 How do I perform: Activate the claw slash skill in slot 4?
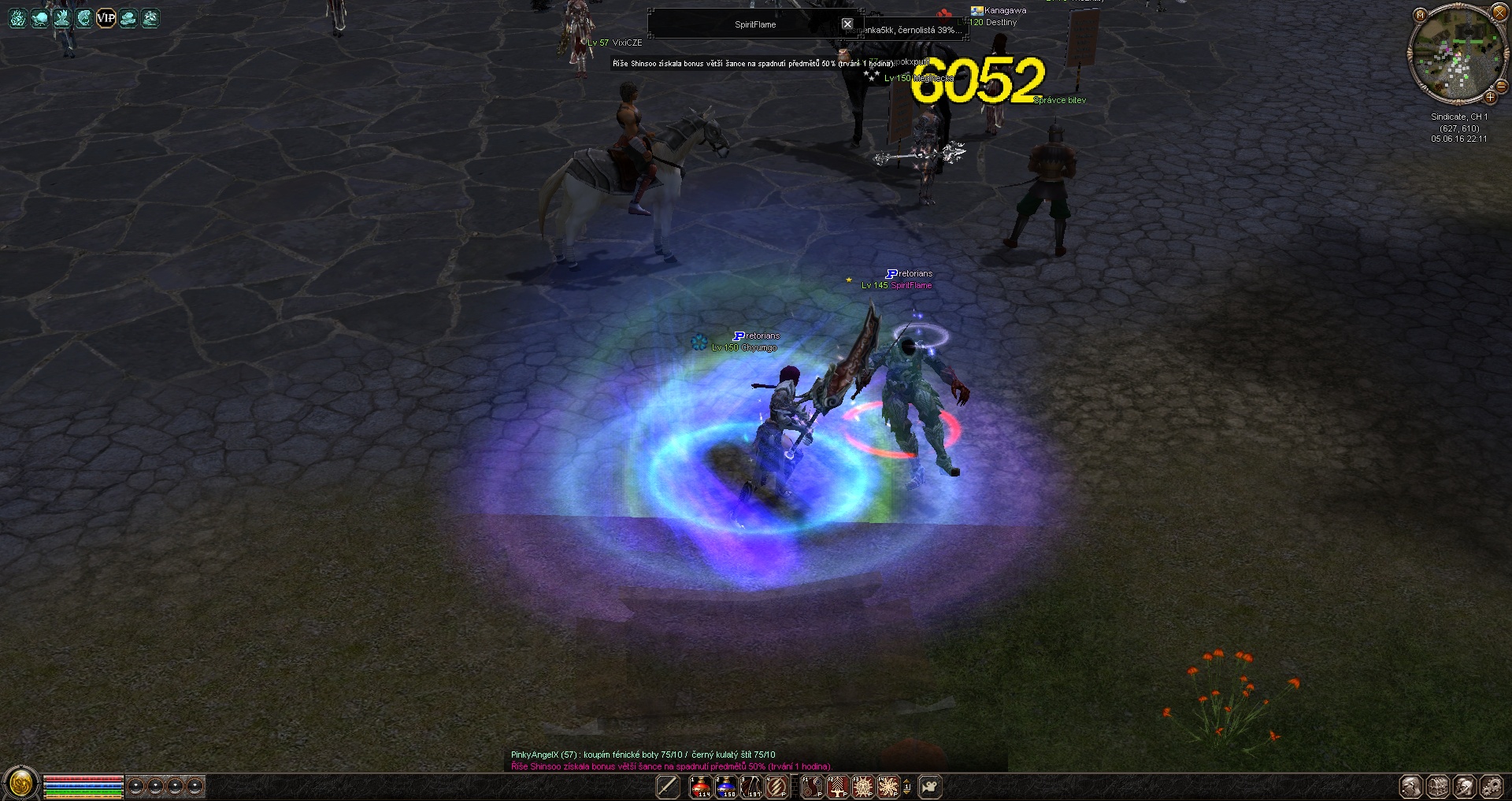click(776, 786)
